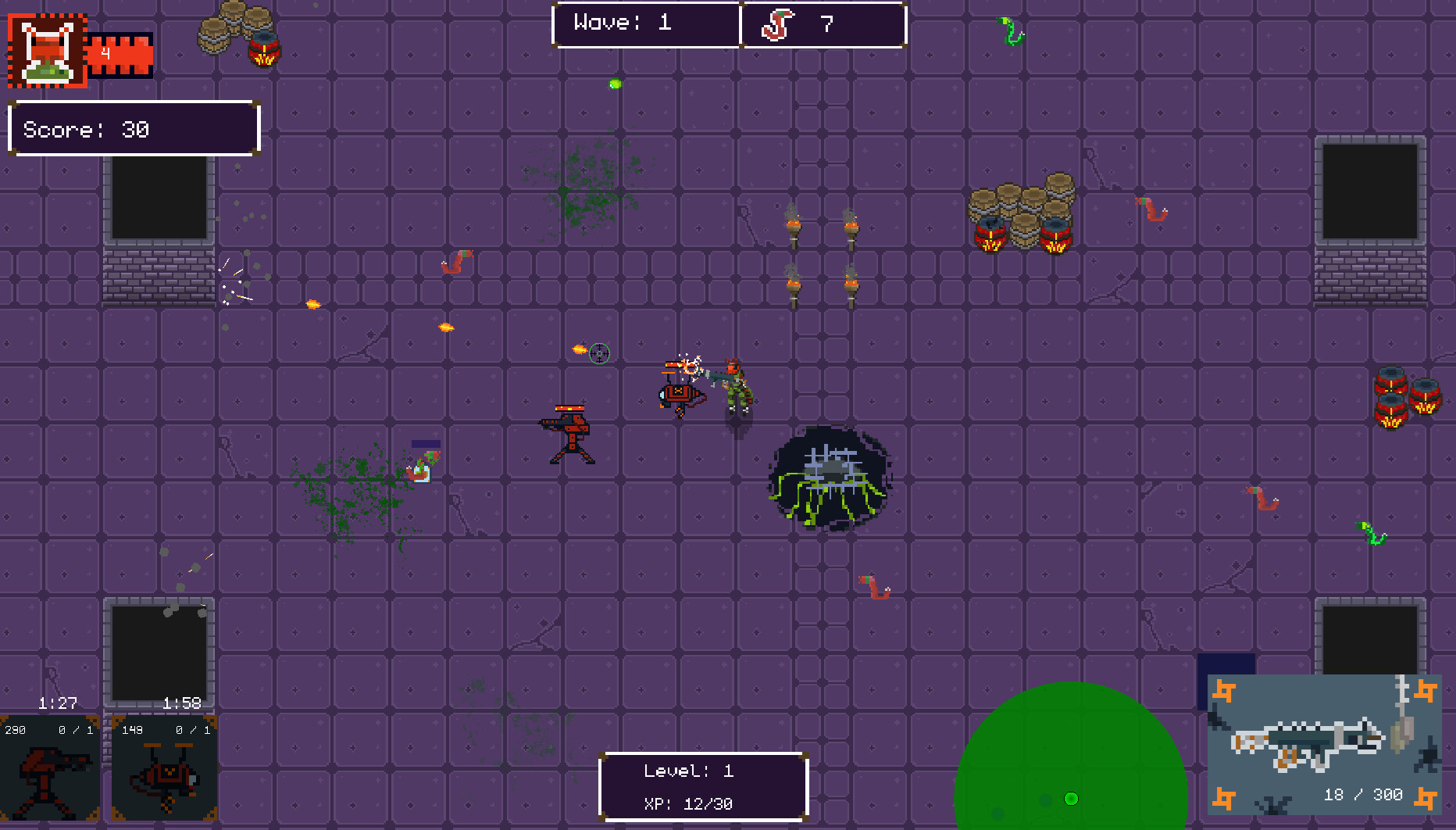This screenshot has height=830, width=1456.
Task: Select the drone turret card labeled 149
Action: pos(164,770)
